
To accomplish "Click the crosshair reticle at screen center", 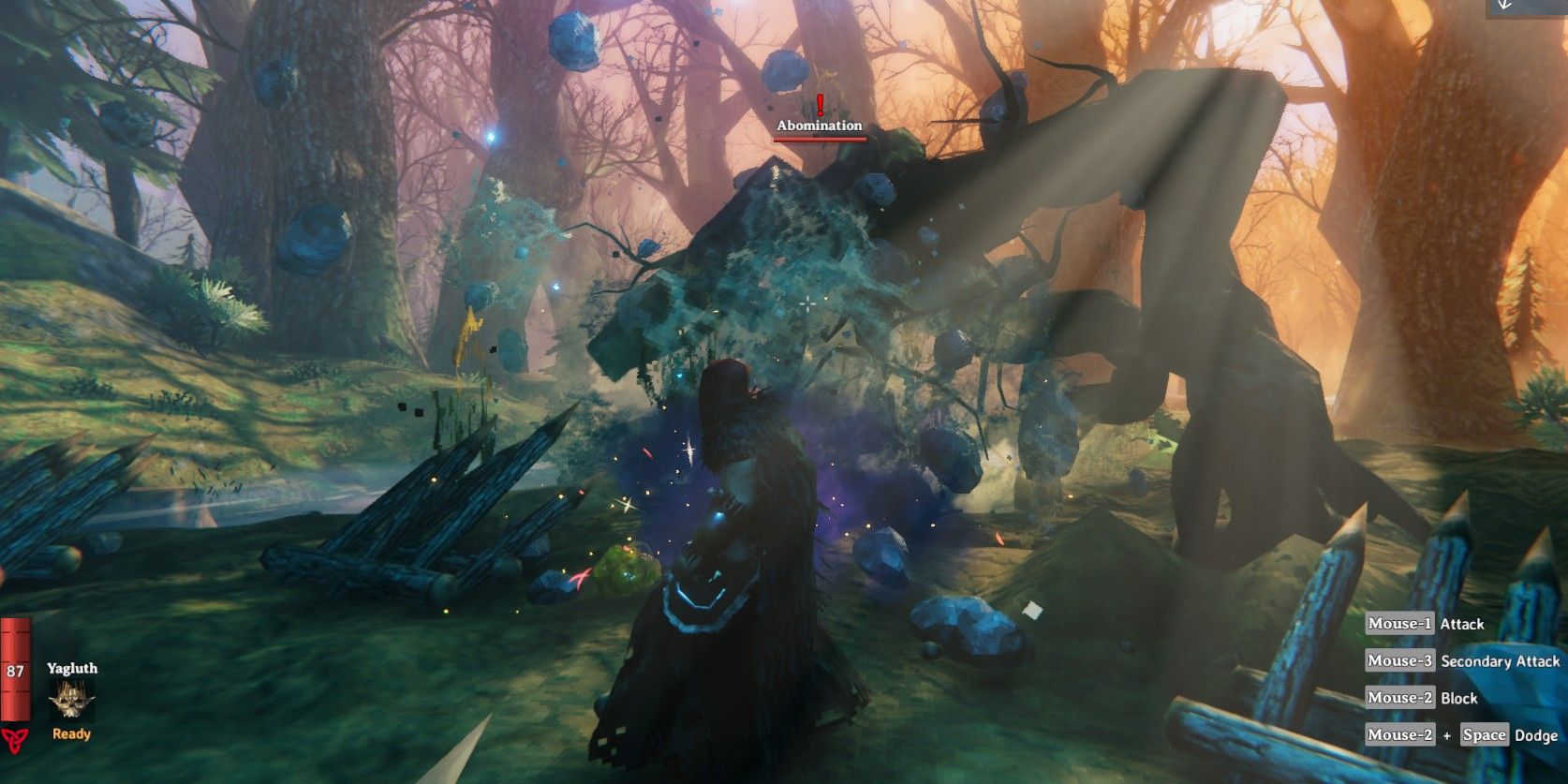I will point(806,303).
